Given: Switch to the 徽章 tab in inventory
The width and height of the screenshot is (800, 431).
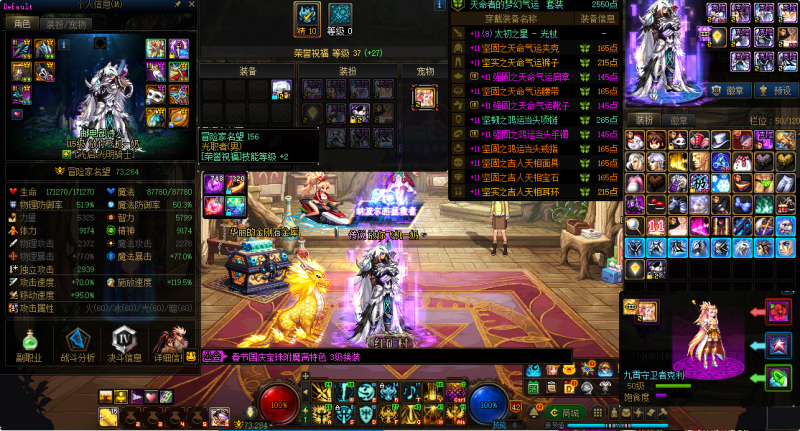Looking at the screenshot, I should (677, 120).
